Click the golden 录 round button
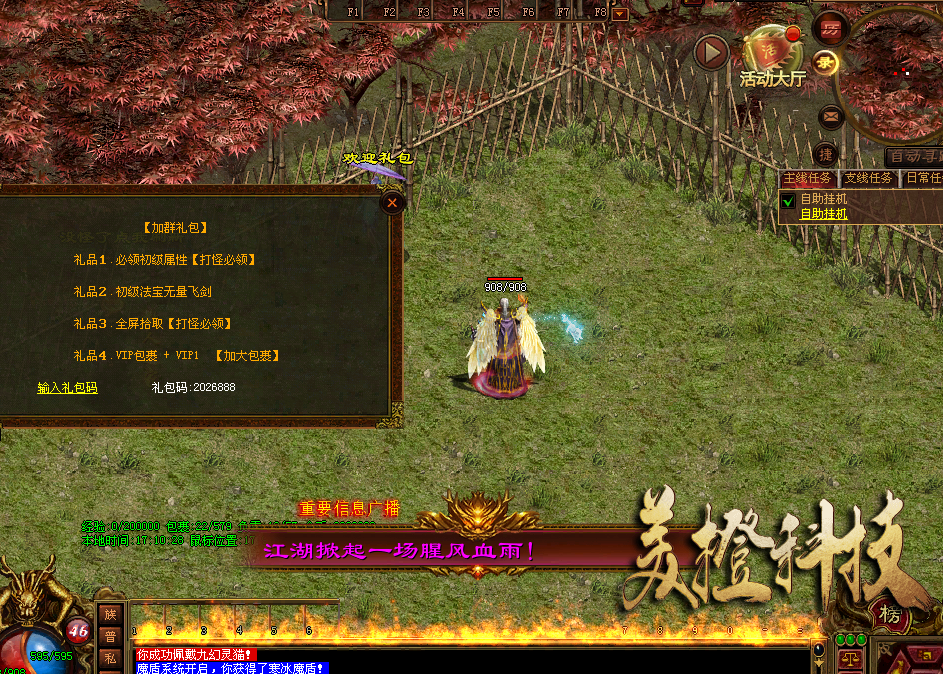943x674 pixels. pos(826,62)
